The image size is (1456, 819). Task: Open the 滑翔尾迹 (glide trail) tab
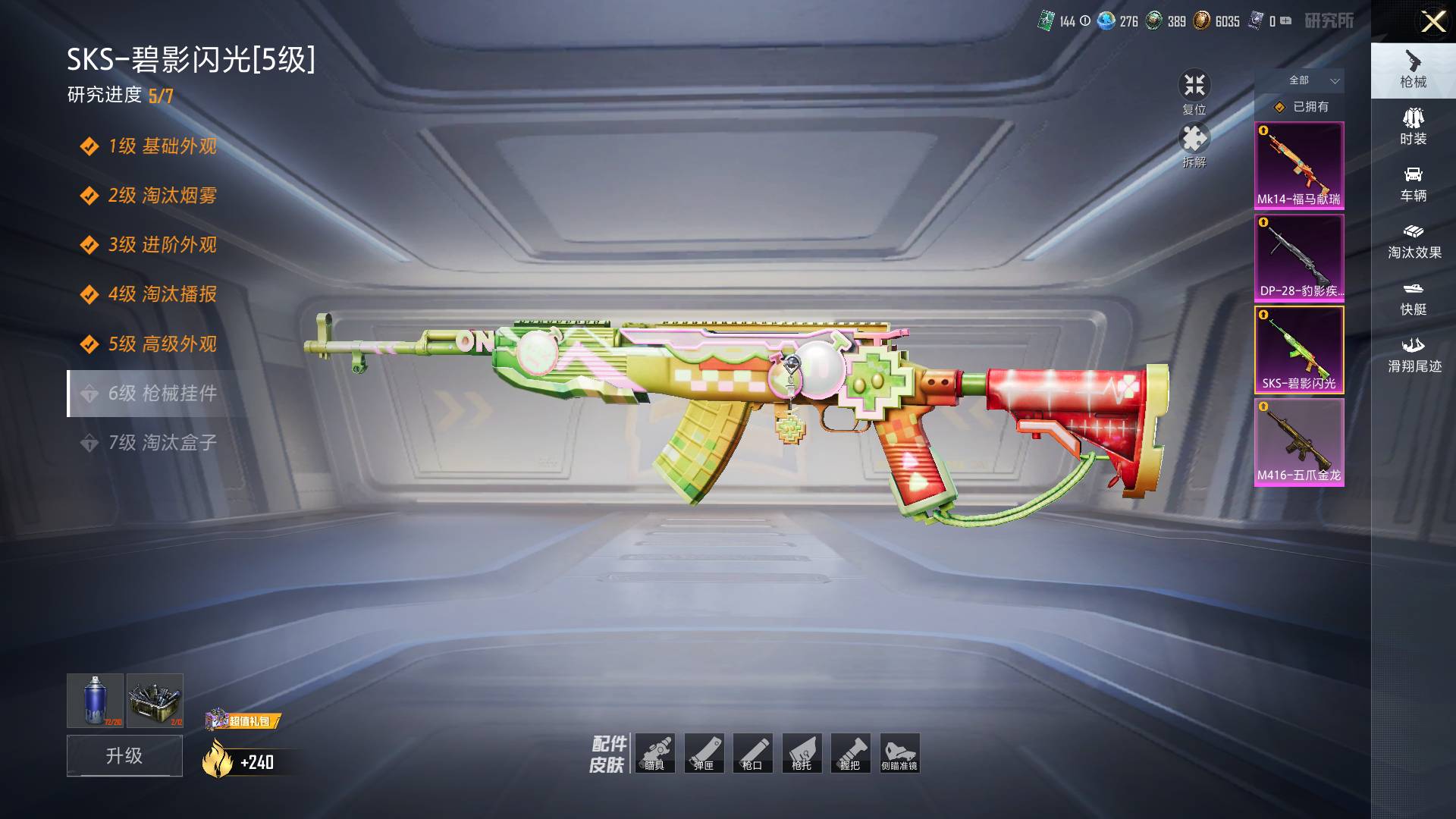pos(1414,355)
